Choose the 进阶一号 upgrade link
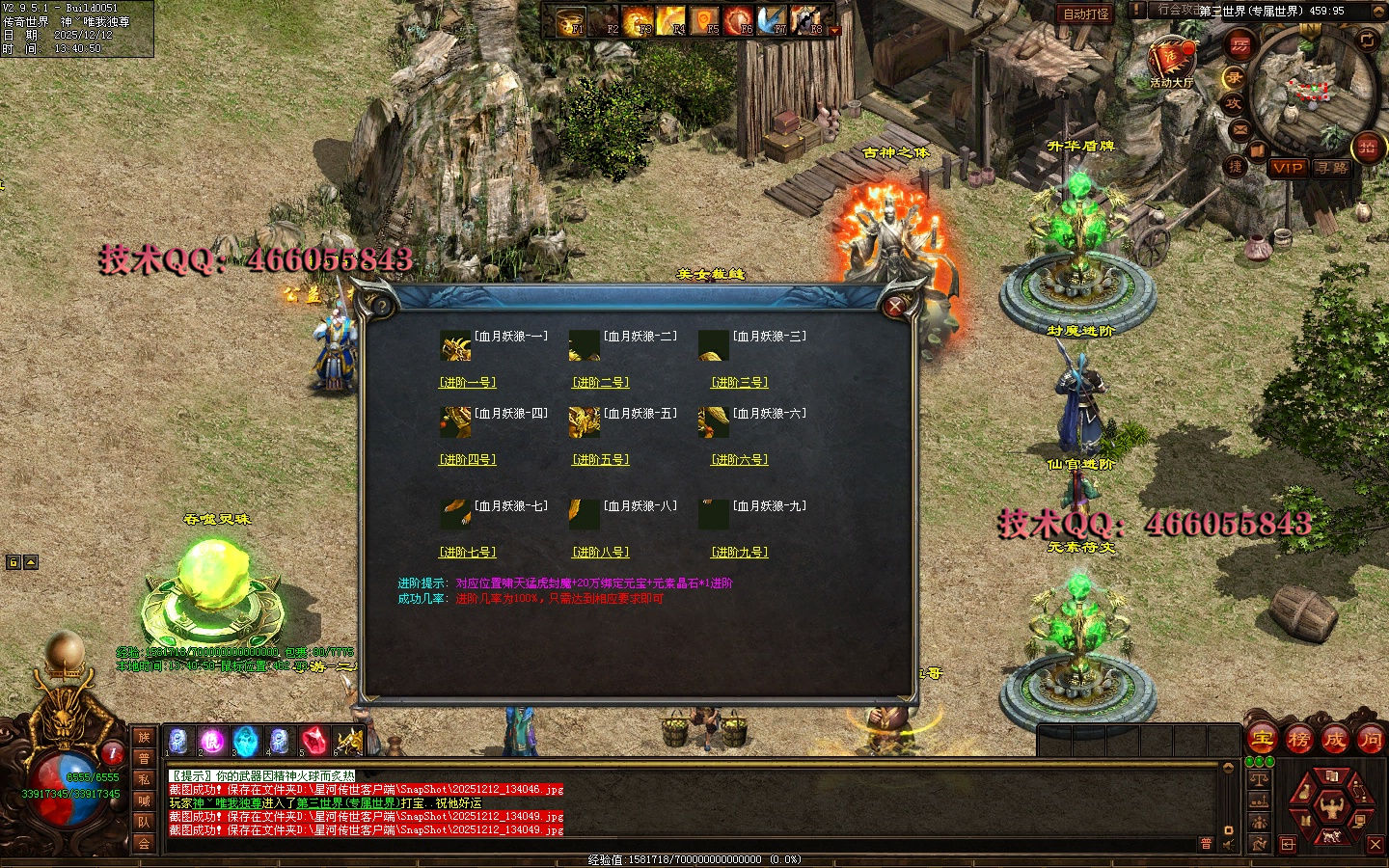Image resolution: width=1389 pixels, height=868 pixels. (x=468, y=383)
